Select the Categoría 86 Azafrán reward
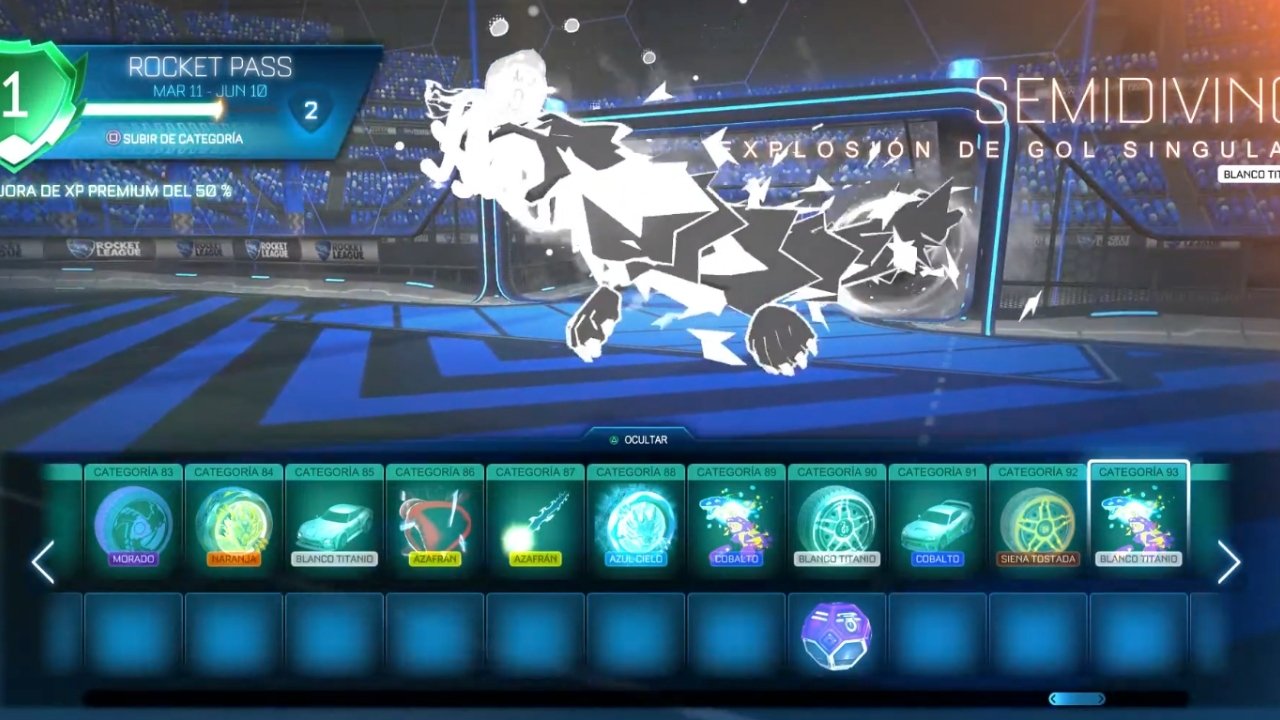This screenshot has width=1280, height=720. pos(435,520)
